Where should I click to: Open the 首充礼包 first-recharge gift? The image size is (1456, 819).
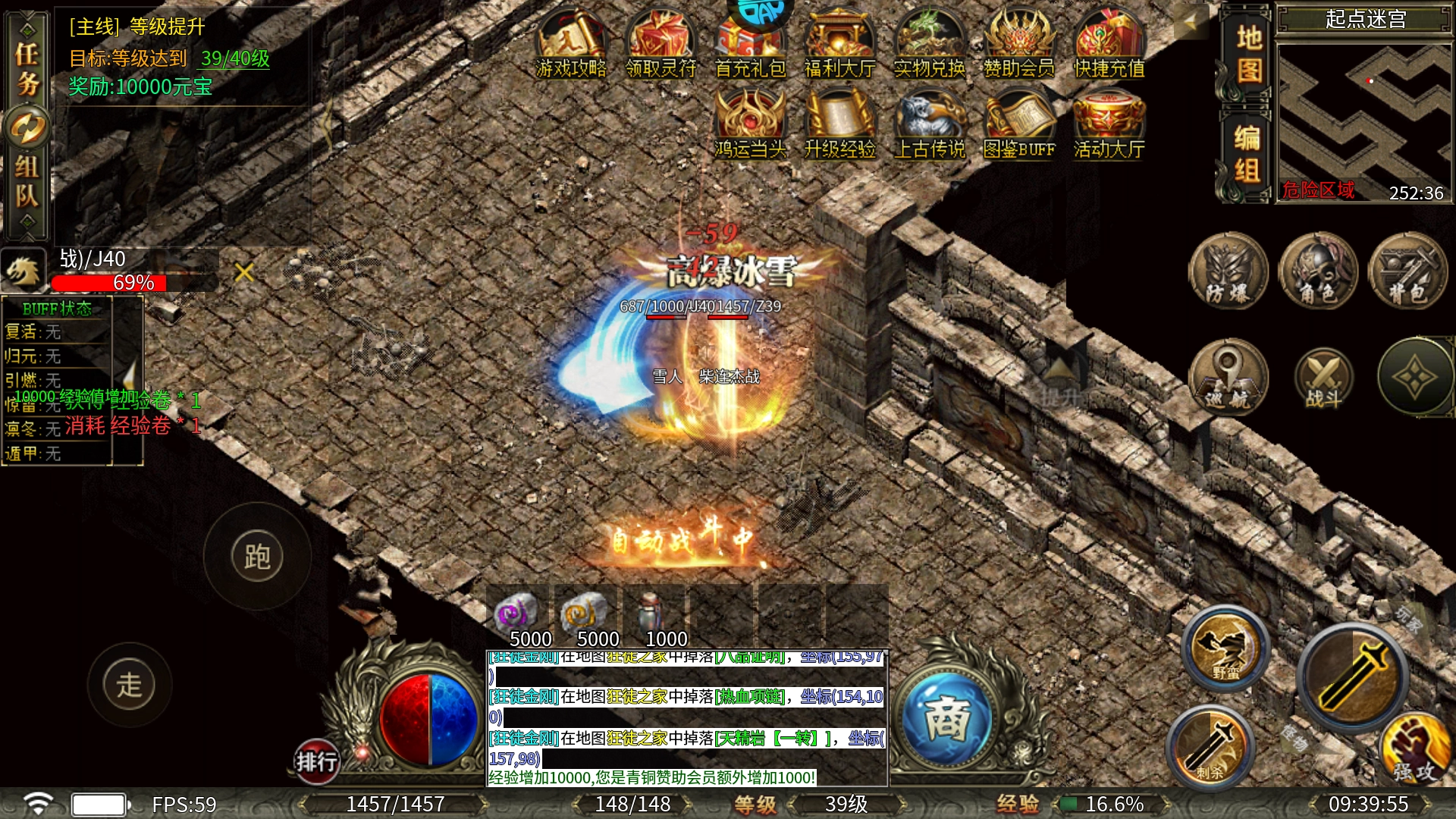tap(750, 45)
